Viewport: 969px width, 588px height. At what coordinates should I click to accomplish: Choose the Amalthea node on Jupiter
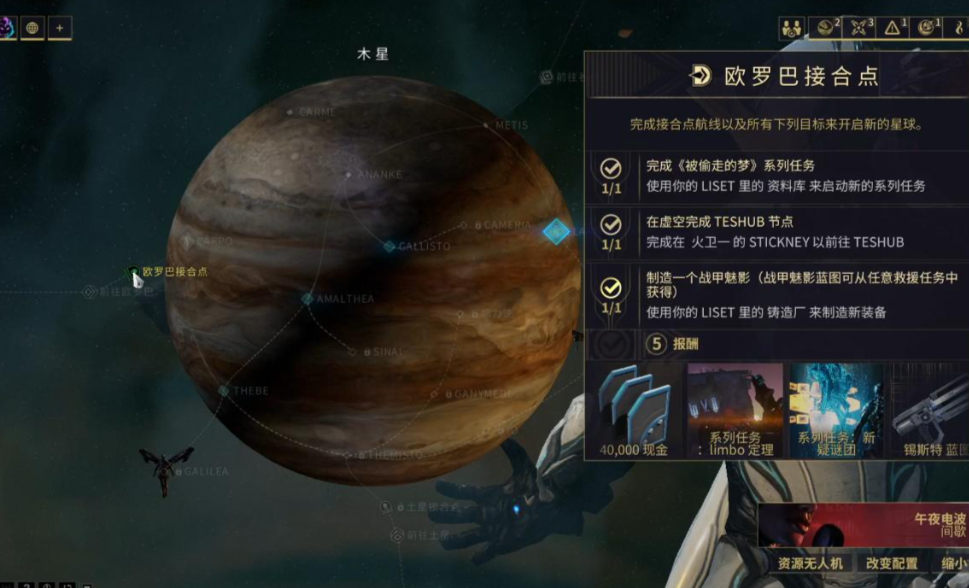click(308, 299)
